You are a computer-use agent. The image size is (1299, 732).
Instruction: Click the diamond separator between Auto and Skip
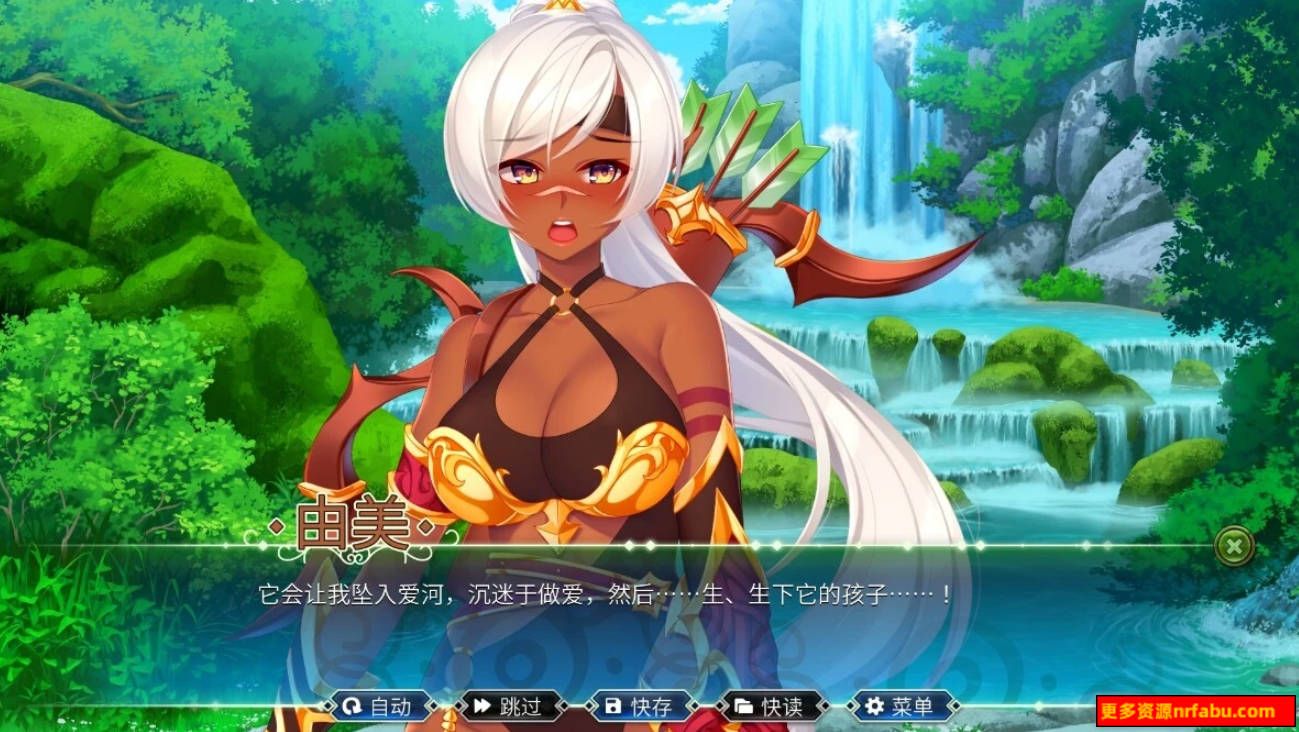click(445, 705)
